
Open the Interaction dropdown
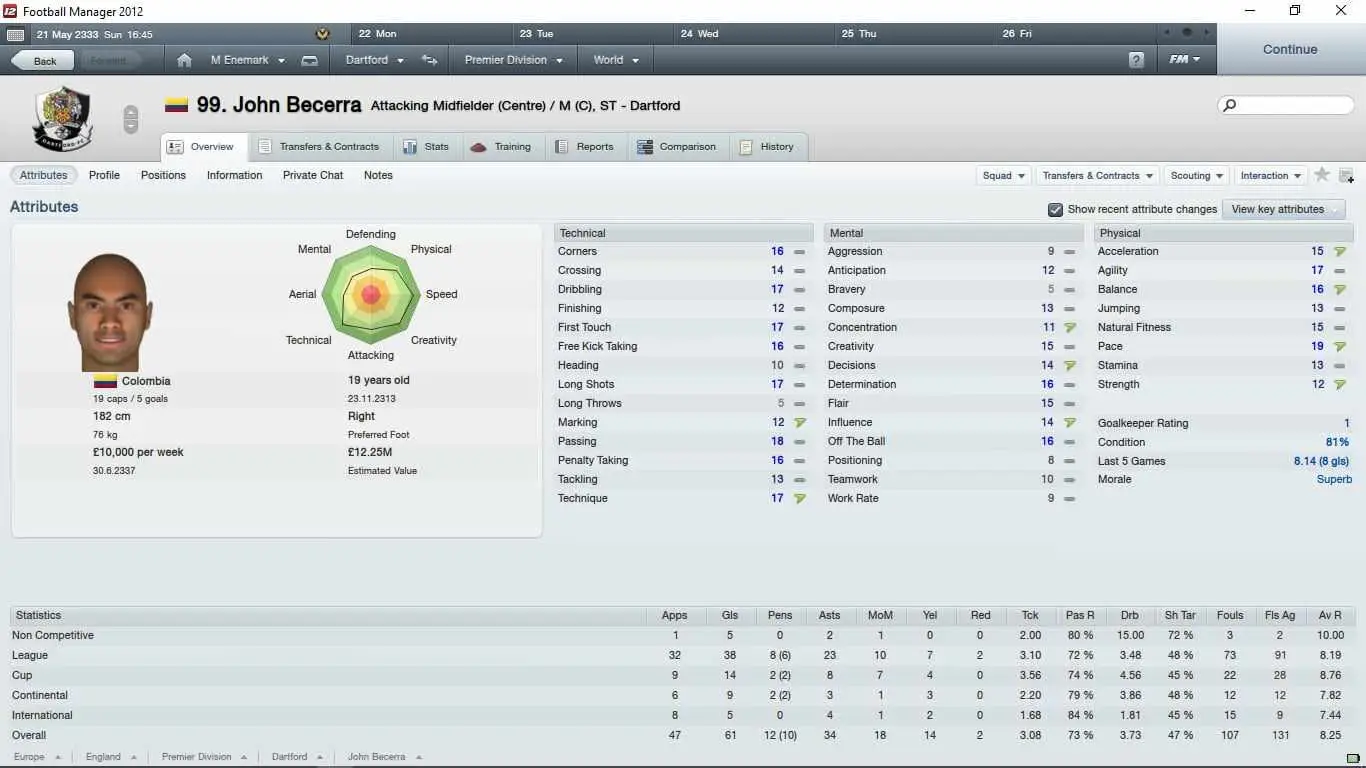(x=1271, y=176)
